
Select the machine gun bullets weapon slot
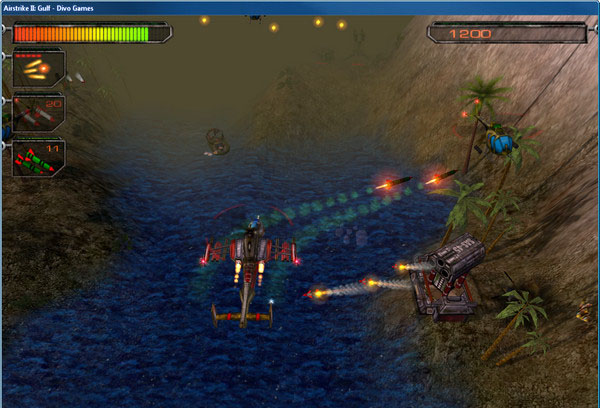pos(38,68)
